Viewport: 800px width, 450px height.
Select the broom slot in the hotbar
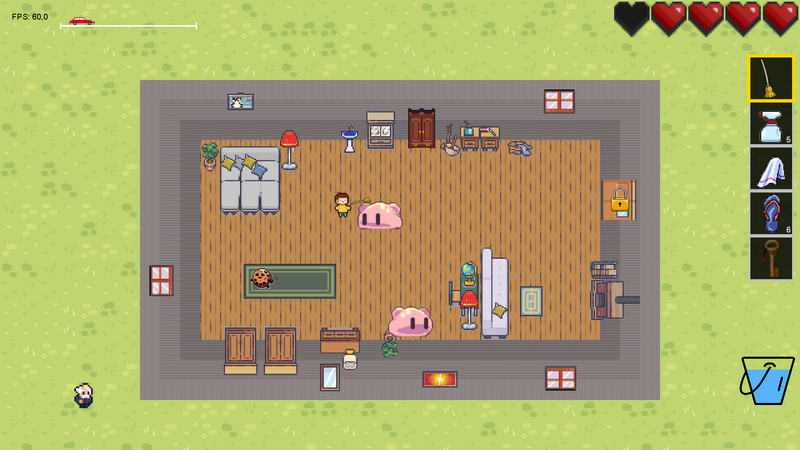771,78
